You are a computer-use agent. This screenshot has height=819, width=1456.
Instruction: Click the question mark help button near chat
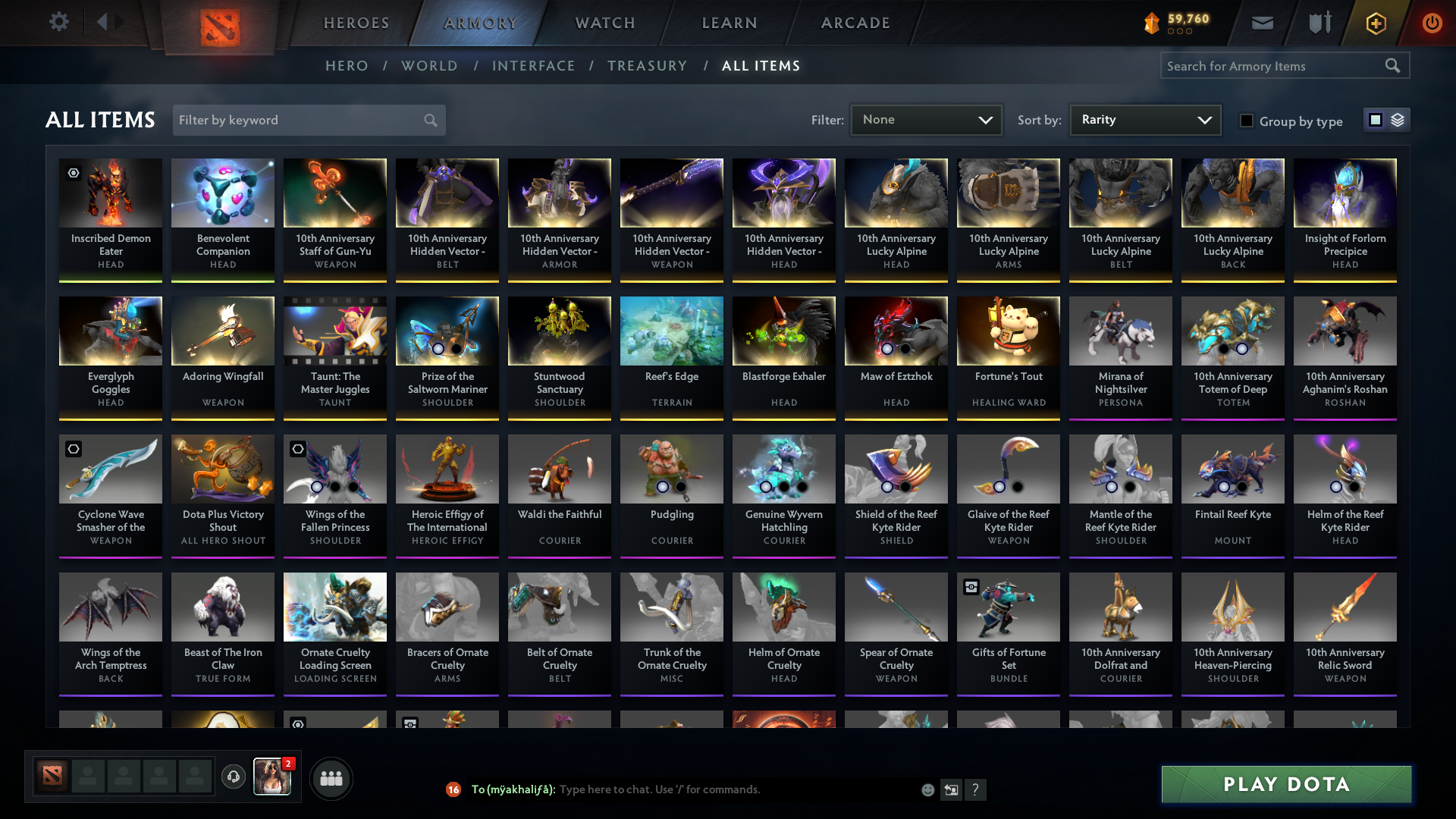click(977, 789)
